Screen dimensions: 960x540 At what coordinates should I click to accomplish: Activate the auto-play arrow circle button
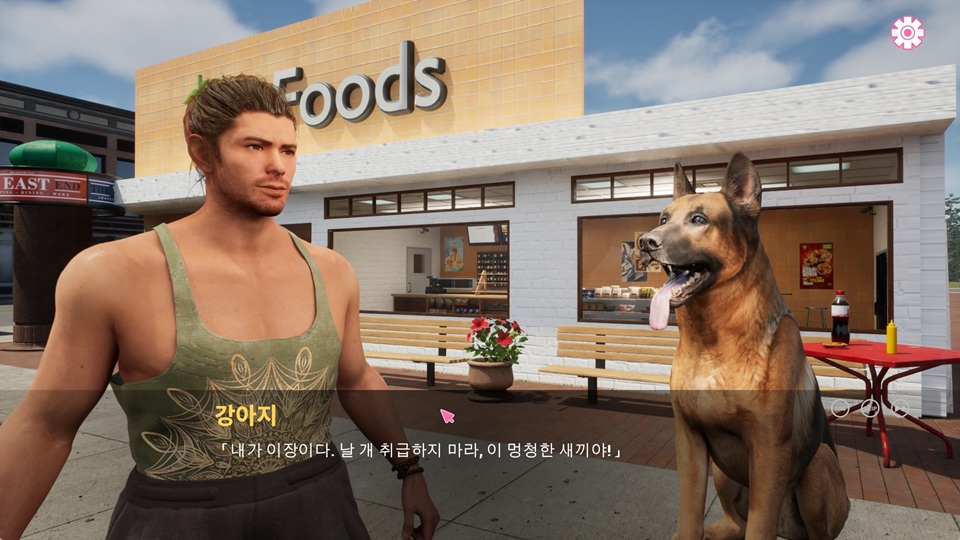coord(900,408)
